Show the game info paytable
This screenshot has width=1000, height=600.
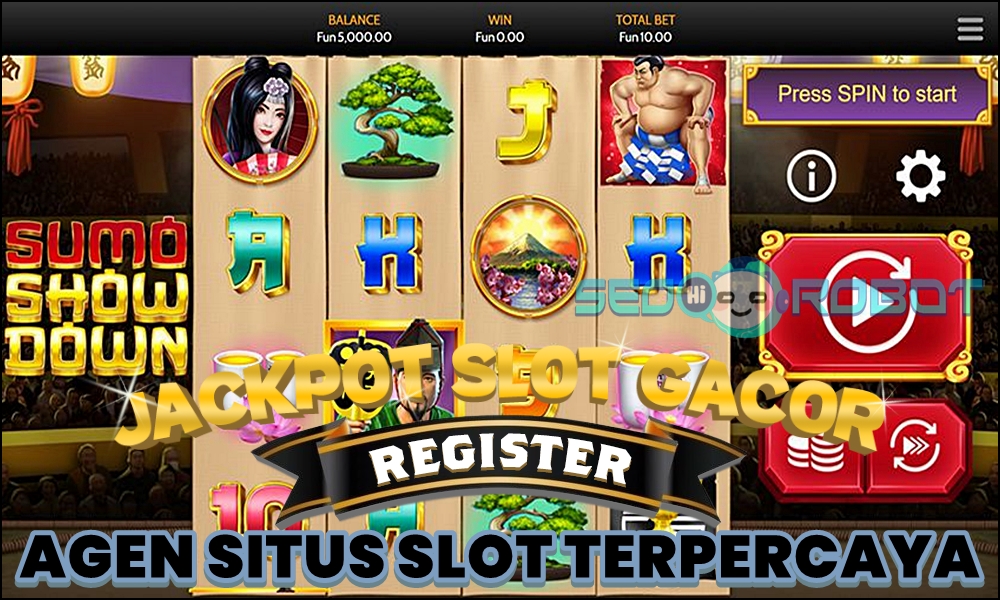pyautogui.click(x=811, y=177)
